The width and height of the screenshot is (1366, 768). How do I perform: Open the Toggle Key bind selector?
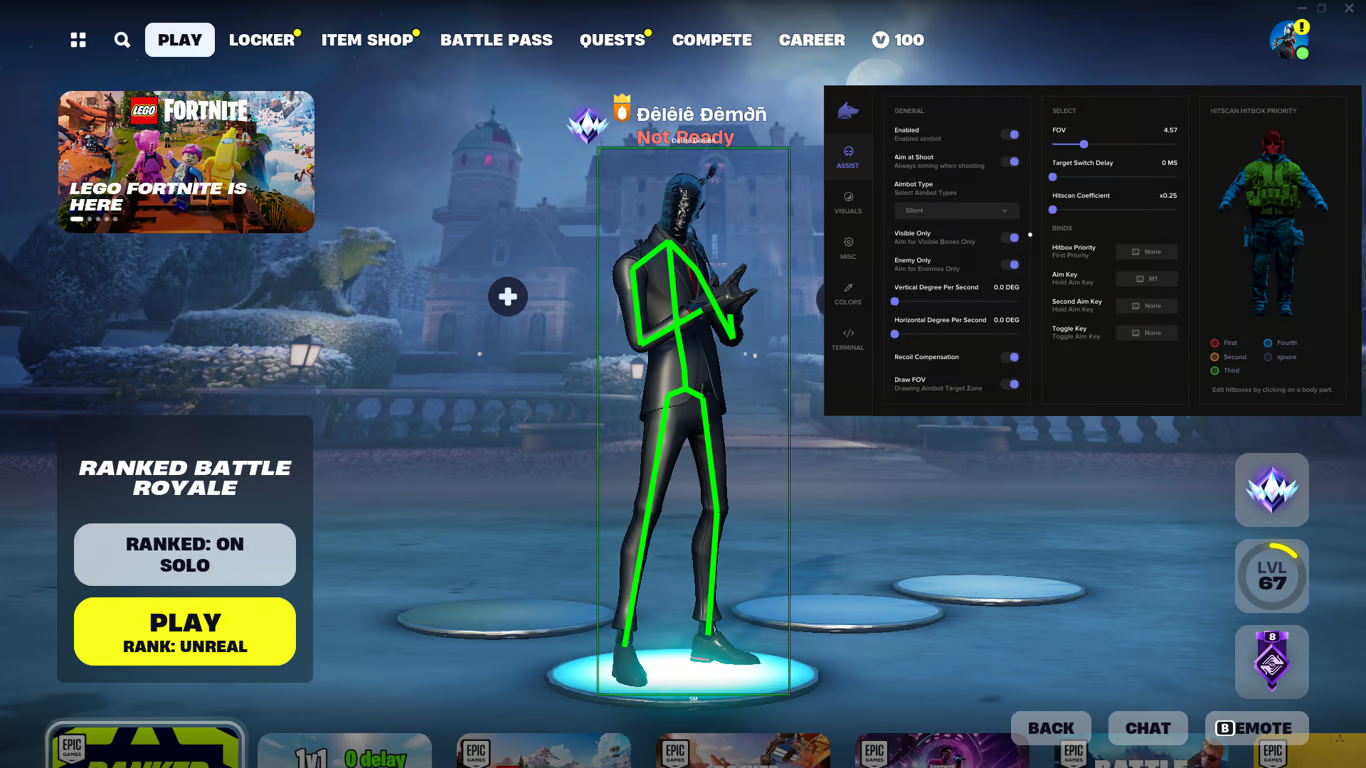click(1146, 332)
